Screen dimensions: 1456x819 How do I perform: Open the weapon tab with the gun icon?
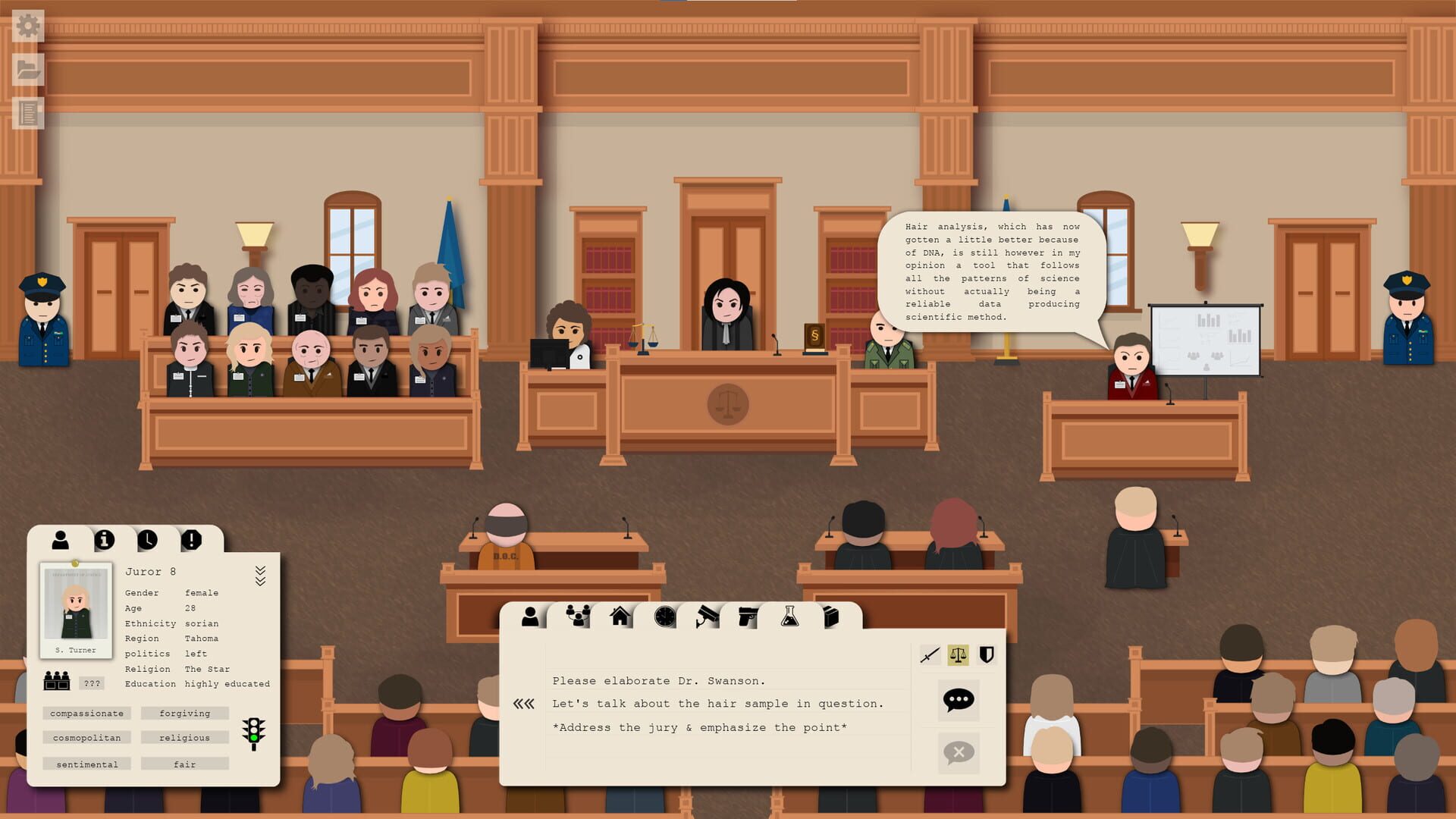pos(749,617)
